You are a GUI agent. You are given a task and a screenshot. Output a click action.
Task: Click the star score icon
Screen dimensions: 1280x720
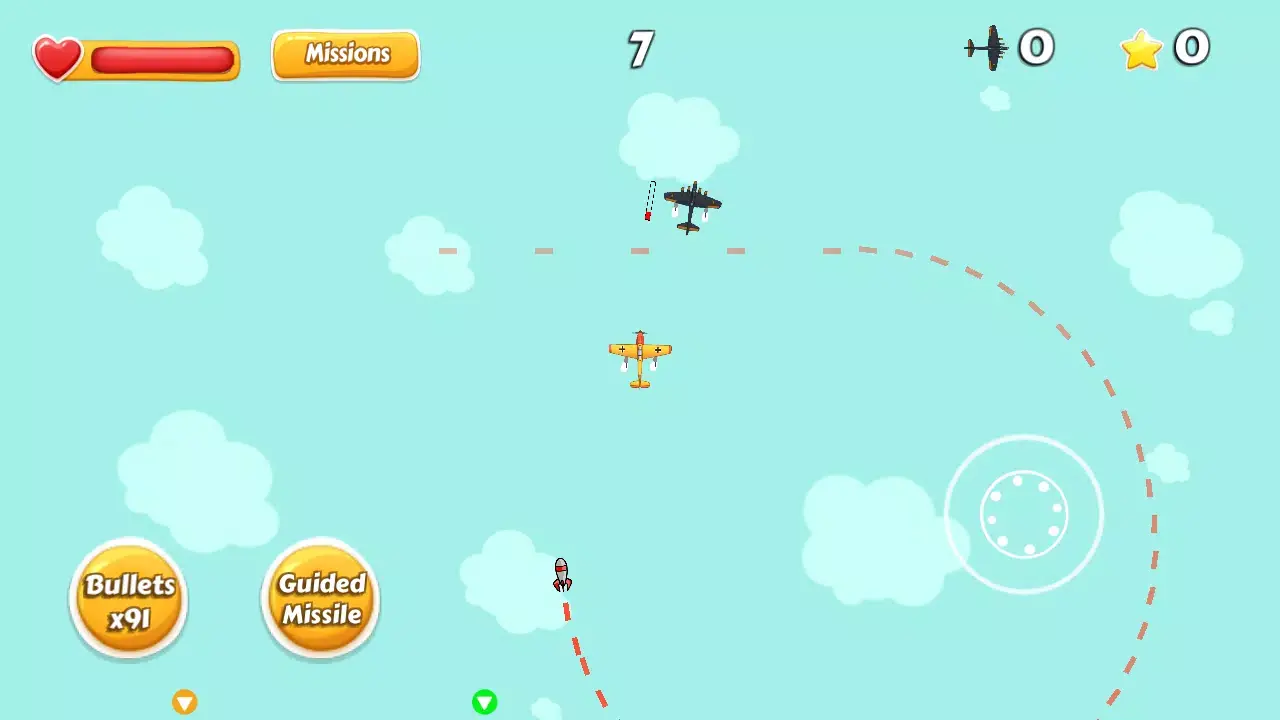pyautogui.click(x=1141, y=48)
